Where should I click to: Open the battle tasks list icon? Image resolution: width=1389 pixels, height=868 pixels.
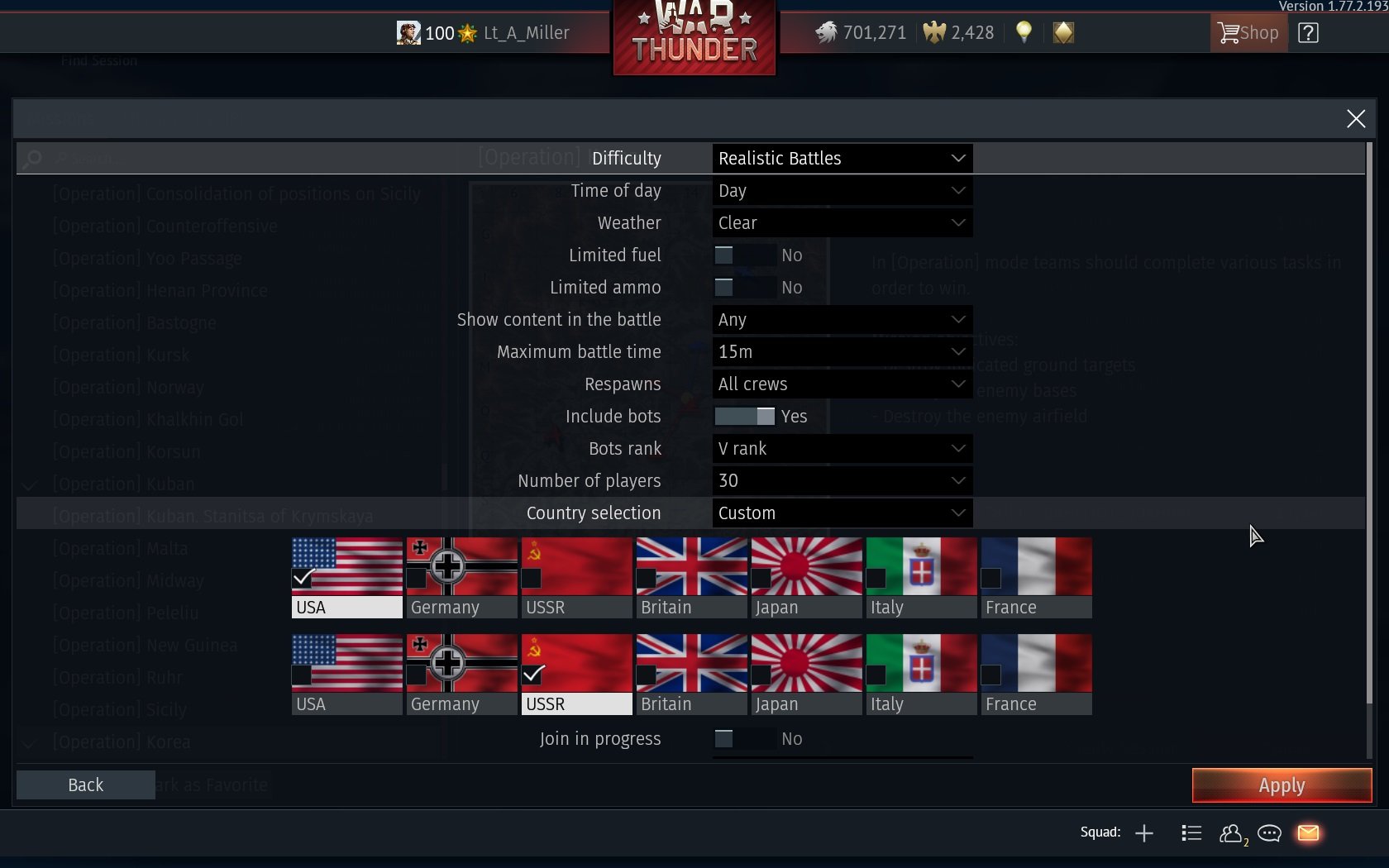[1191, 833]
